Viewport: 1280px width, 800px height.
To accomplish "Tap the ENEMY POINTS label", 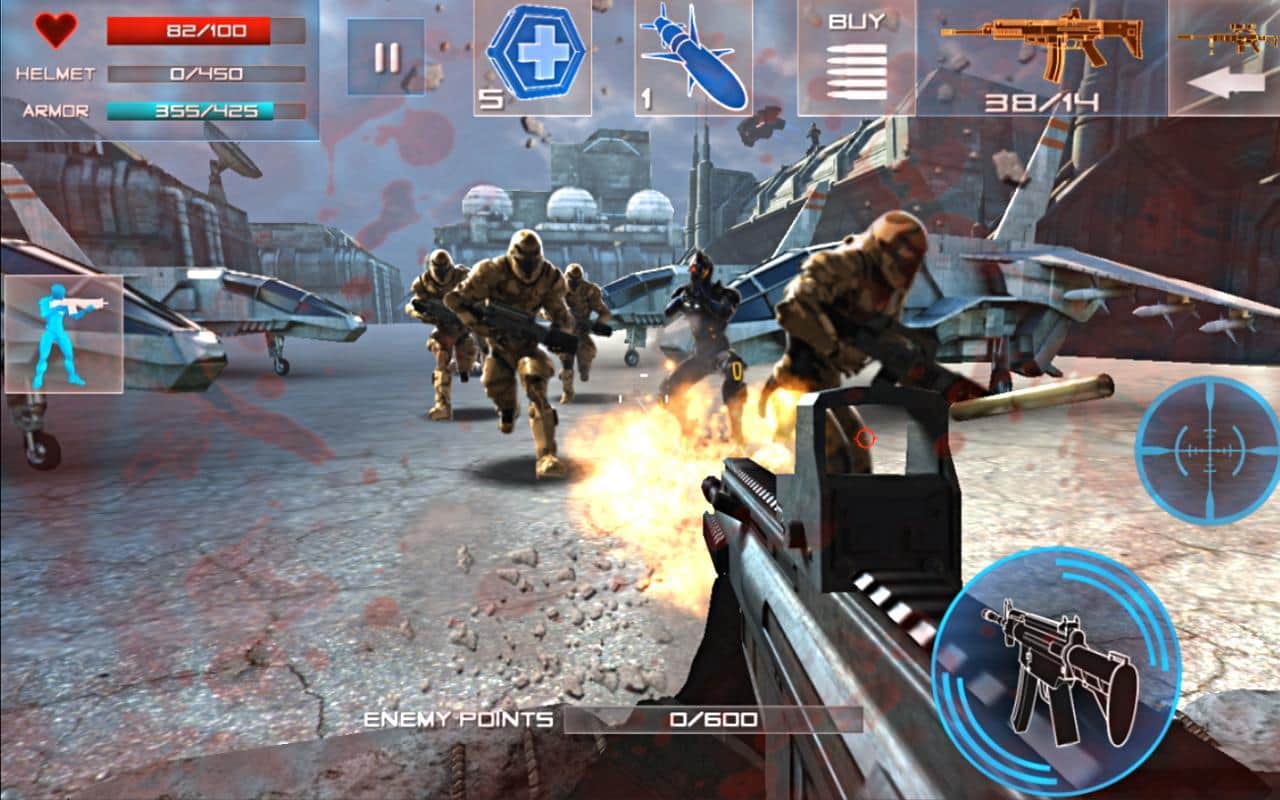I will (x=459, y=717).
